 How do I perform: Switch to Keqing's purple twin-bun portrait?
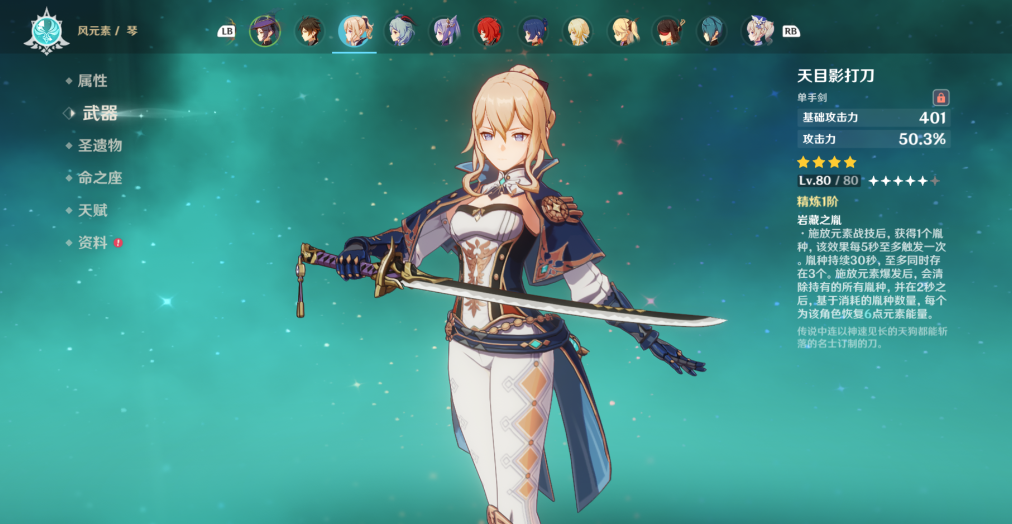click(x=444, y=31)
